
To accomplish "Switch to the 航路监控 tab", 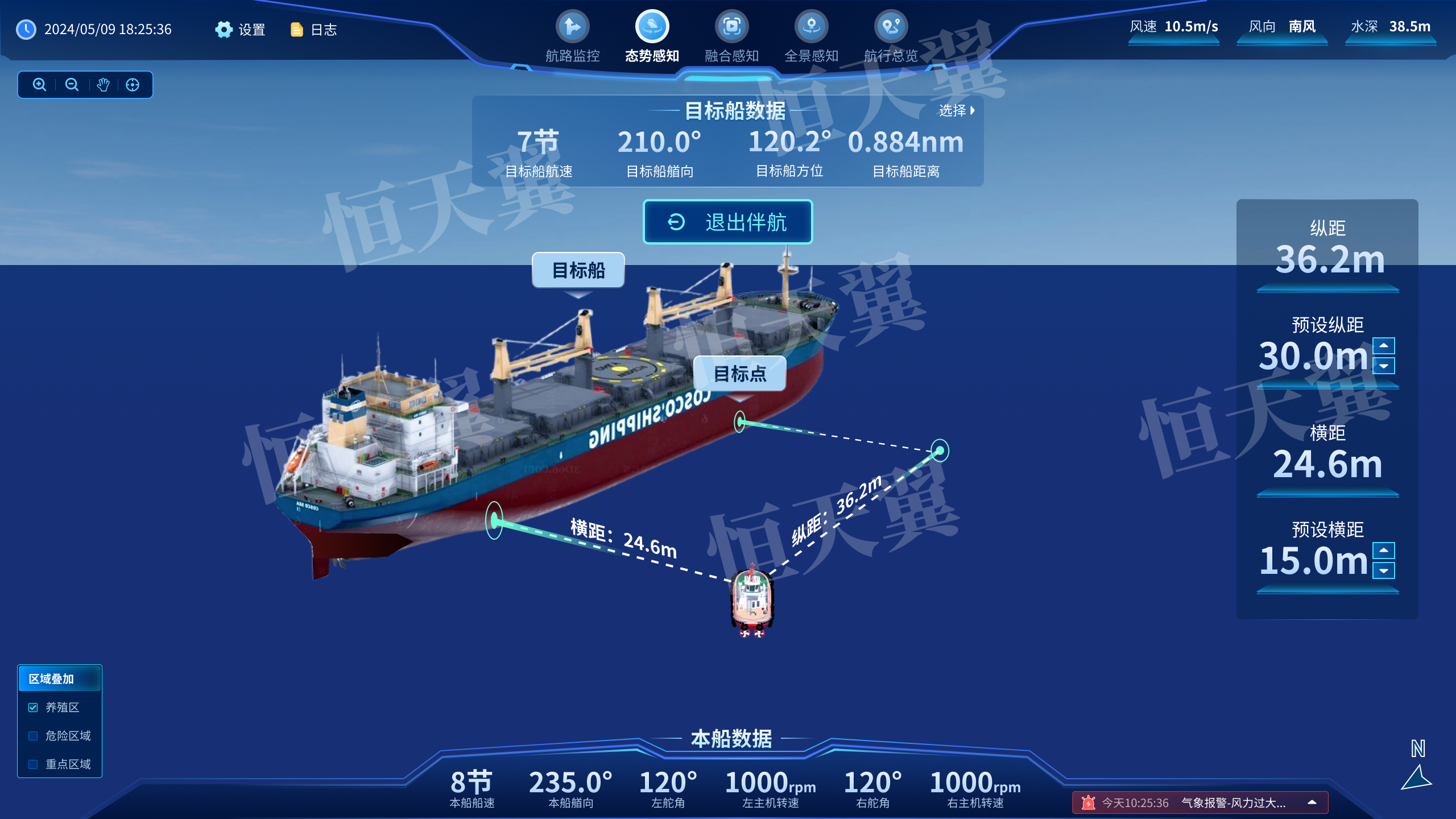I will (572, 36).
